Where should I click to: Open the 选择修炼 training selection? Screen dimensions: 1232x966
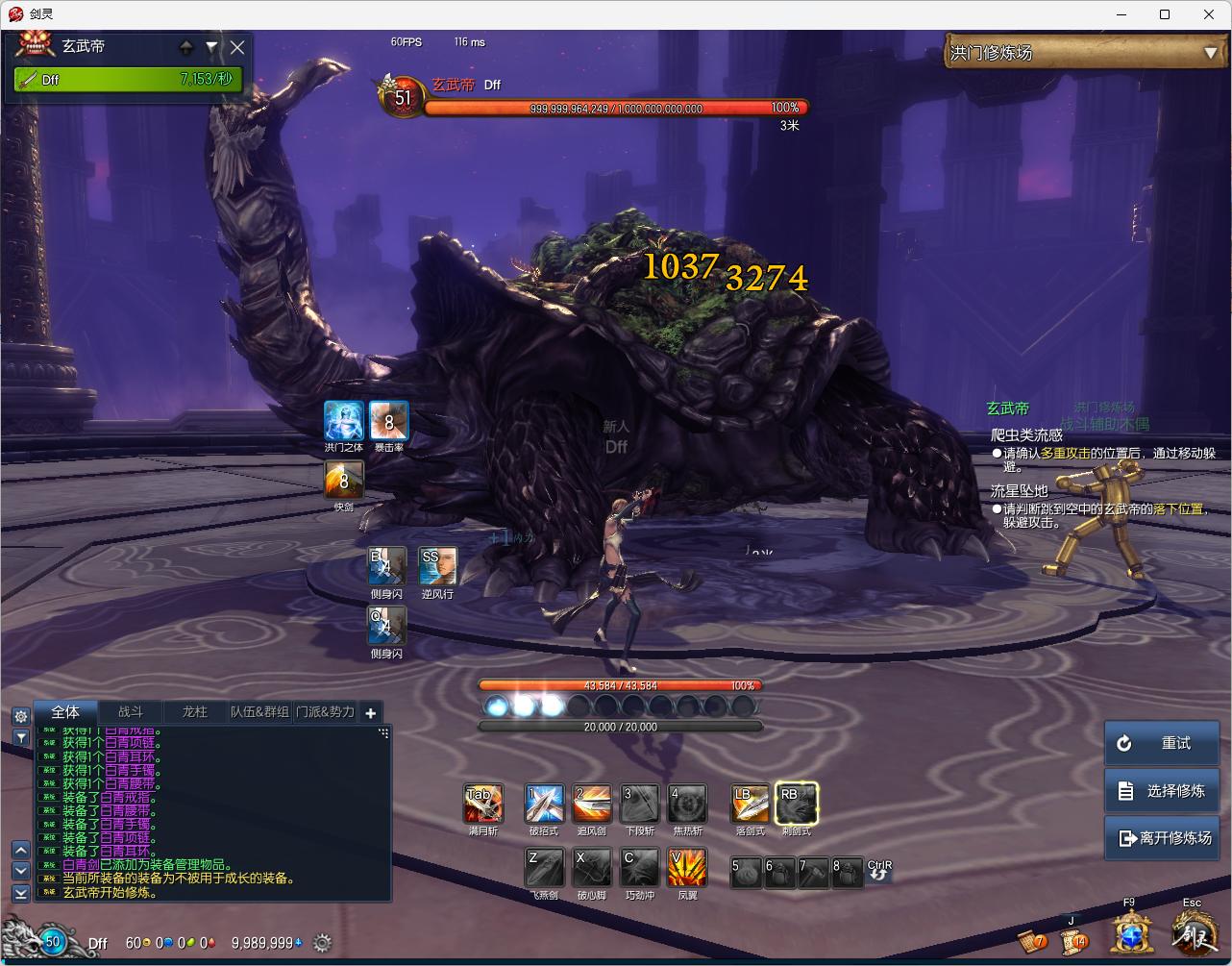click(1161, 791)
